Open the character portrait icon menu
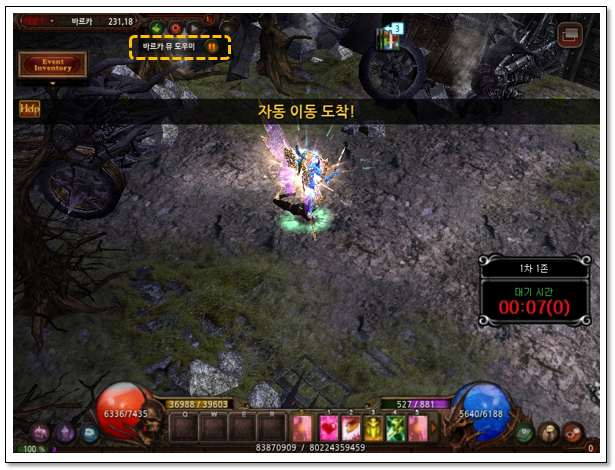The image size is (615, 470). 549,433
